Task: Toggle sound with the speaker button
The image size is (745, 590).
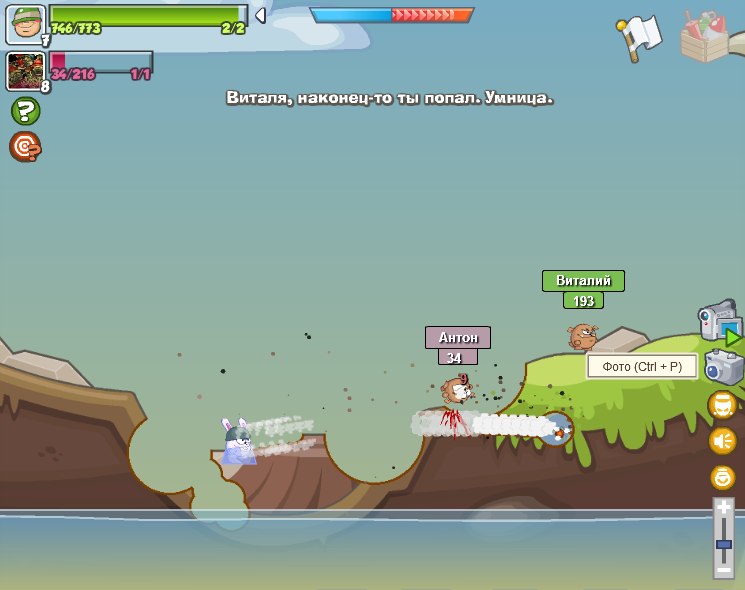Action: (722, 441)
